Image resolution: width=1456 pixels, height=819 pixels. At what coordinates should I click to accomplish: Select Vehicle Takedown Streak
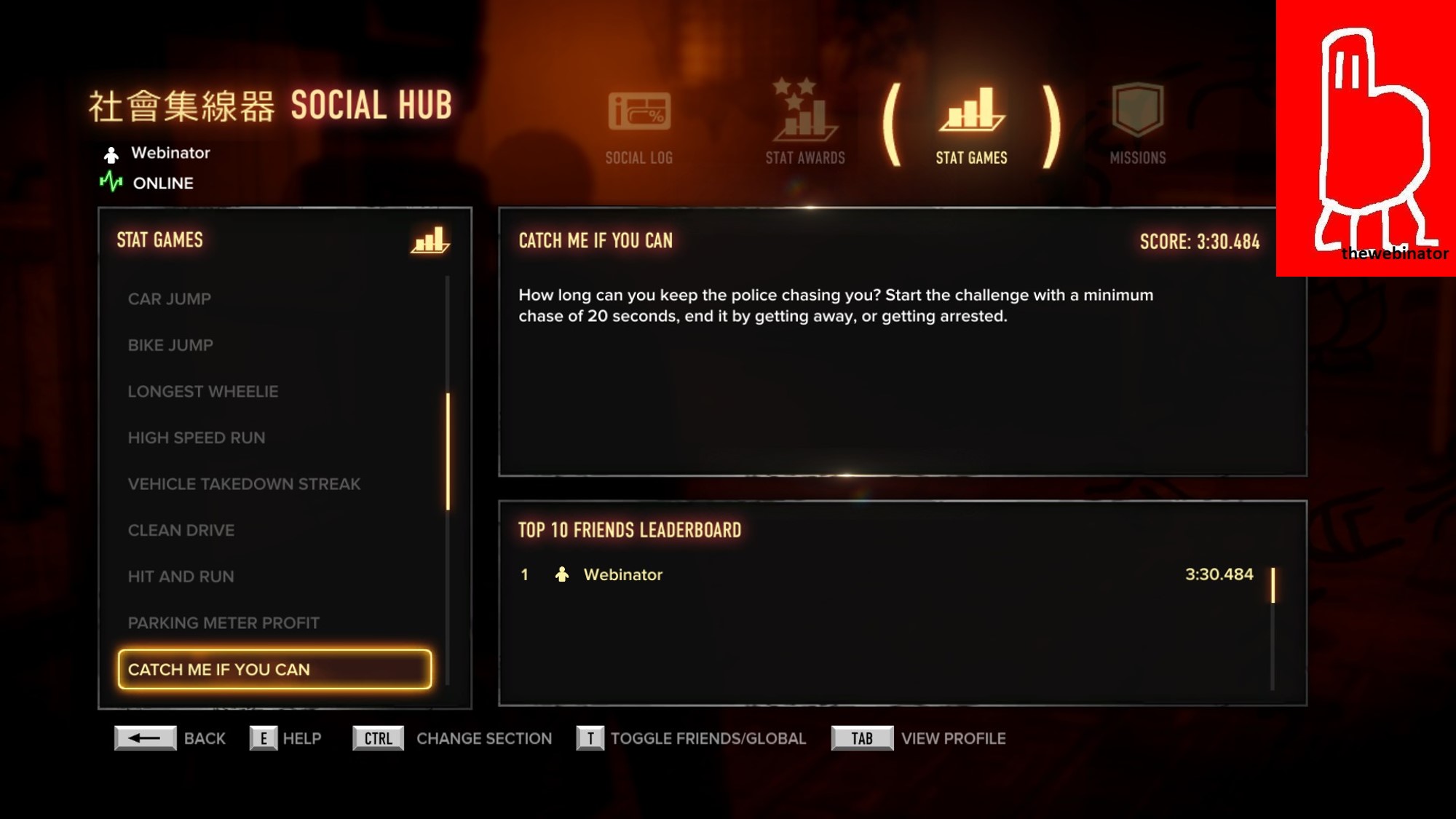[x=244, y=484]
